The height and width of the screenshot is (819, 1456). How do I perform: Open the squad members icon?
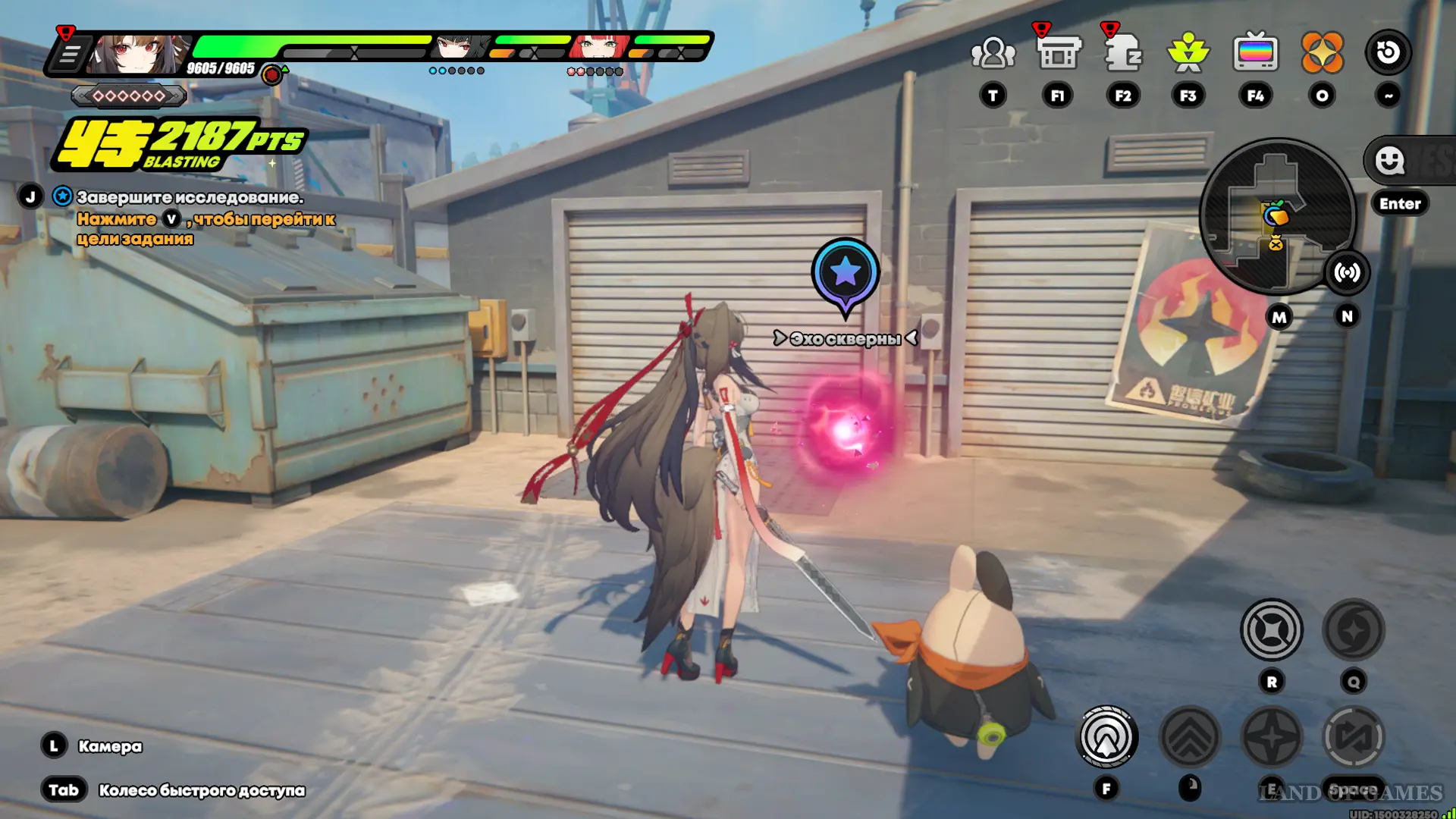(993, 53)
